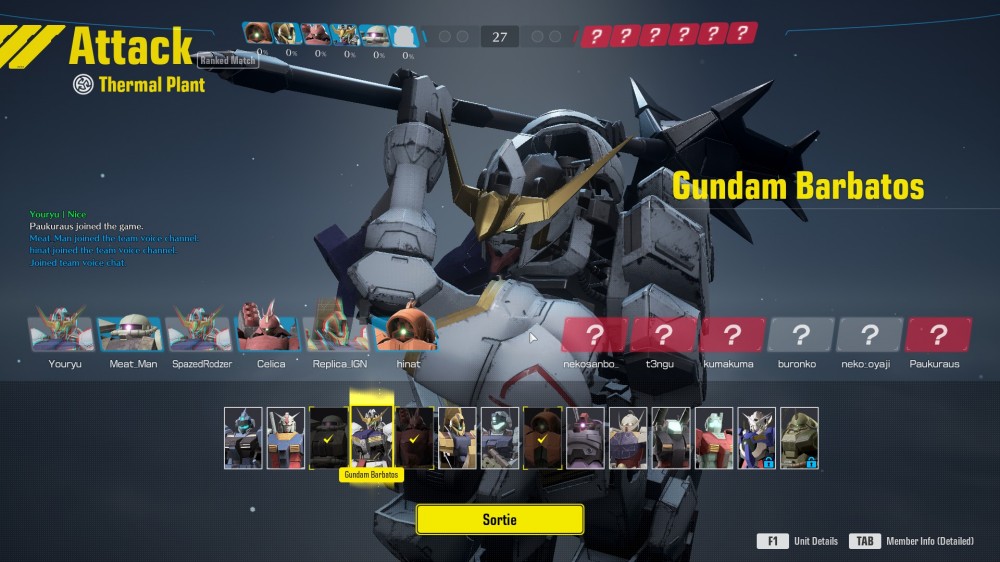Choose the white RX-78 Gundam unit tile

pyautogui.click(x=285, y=437)
